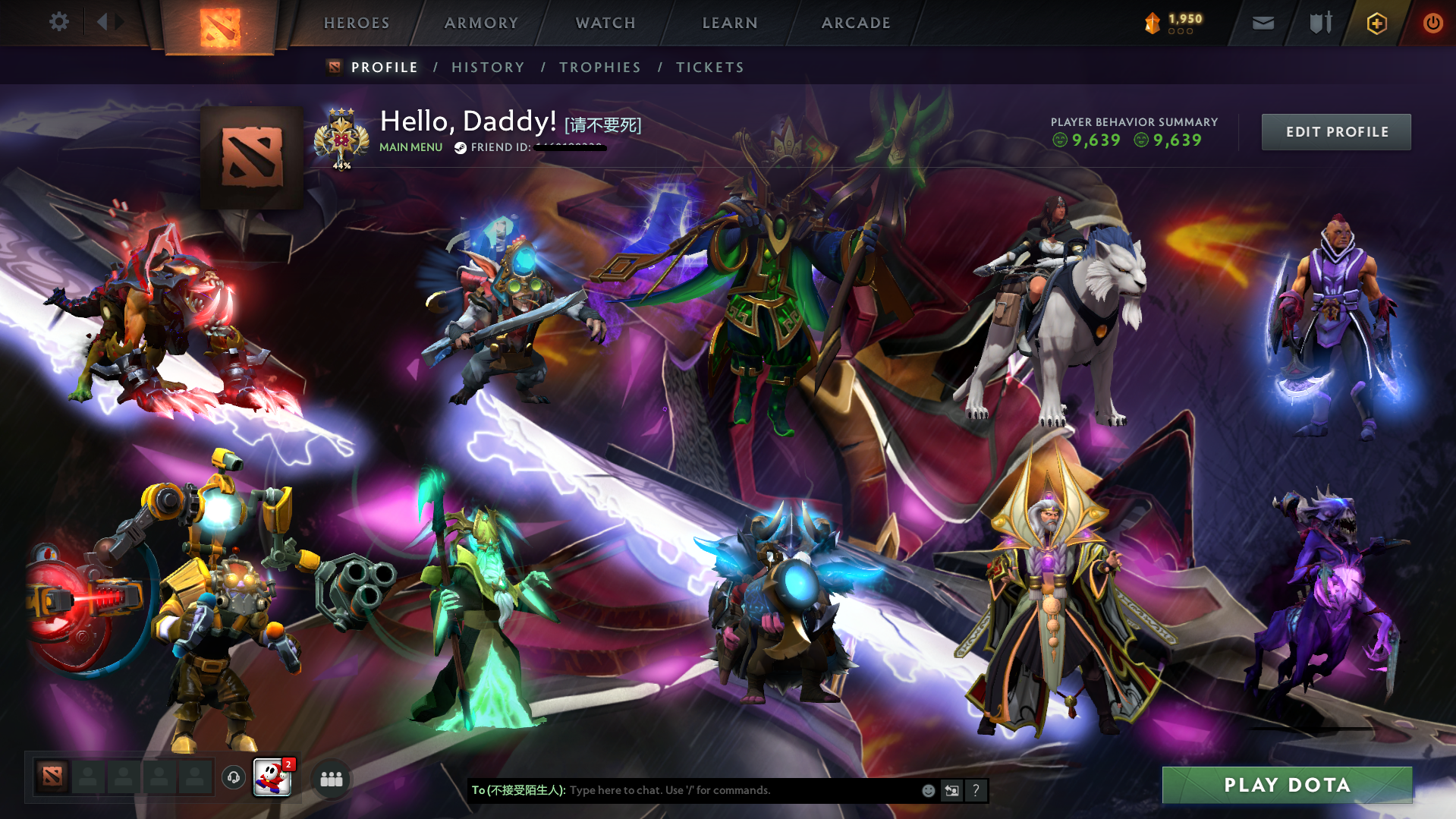Screen dimensions: 1456x819
Task: Click the power/exit icon top right
Action: tap(1432, 23)
